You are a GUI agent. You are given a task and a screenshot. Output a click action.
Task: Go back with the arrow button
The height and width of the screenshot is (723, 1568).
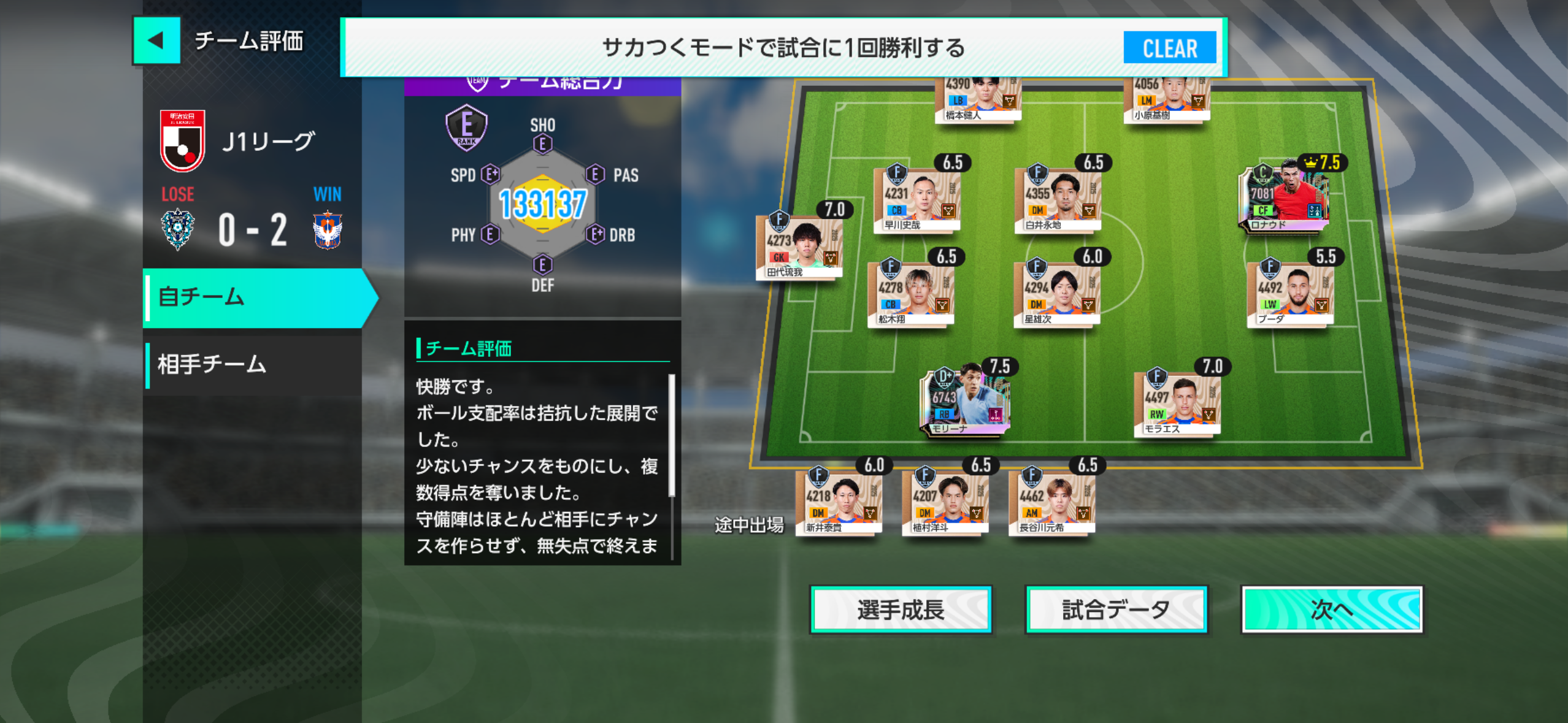coord(156,41)
